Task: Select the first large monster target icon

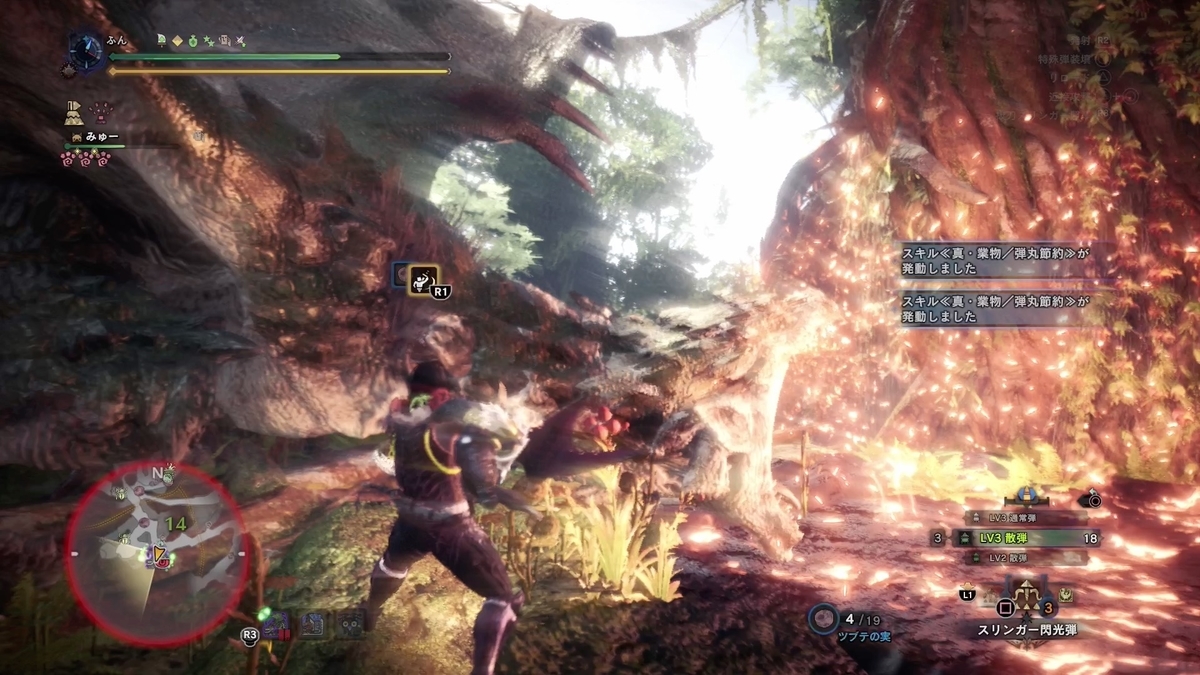Action: (x=279, y=626)
